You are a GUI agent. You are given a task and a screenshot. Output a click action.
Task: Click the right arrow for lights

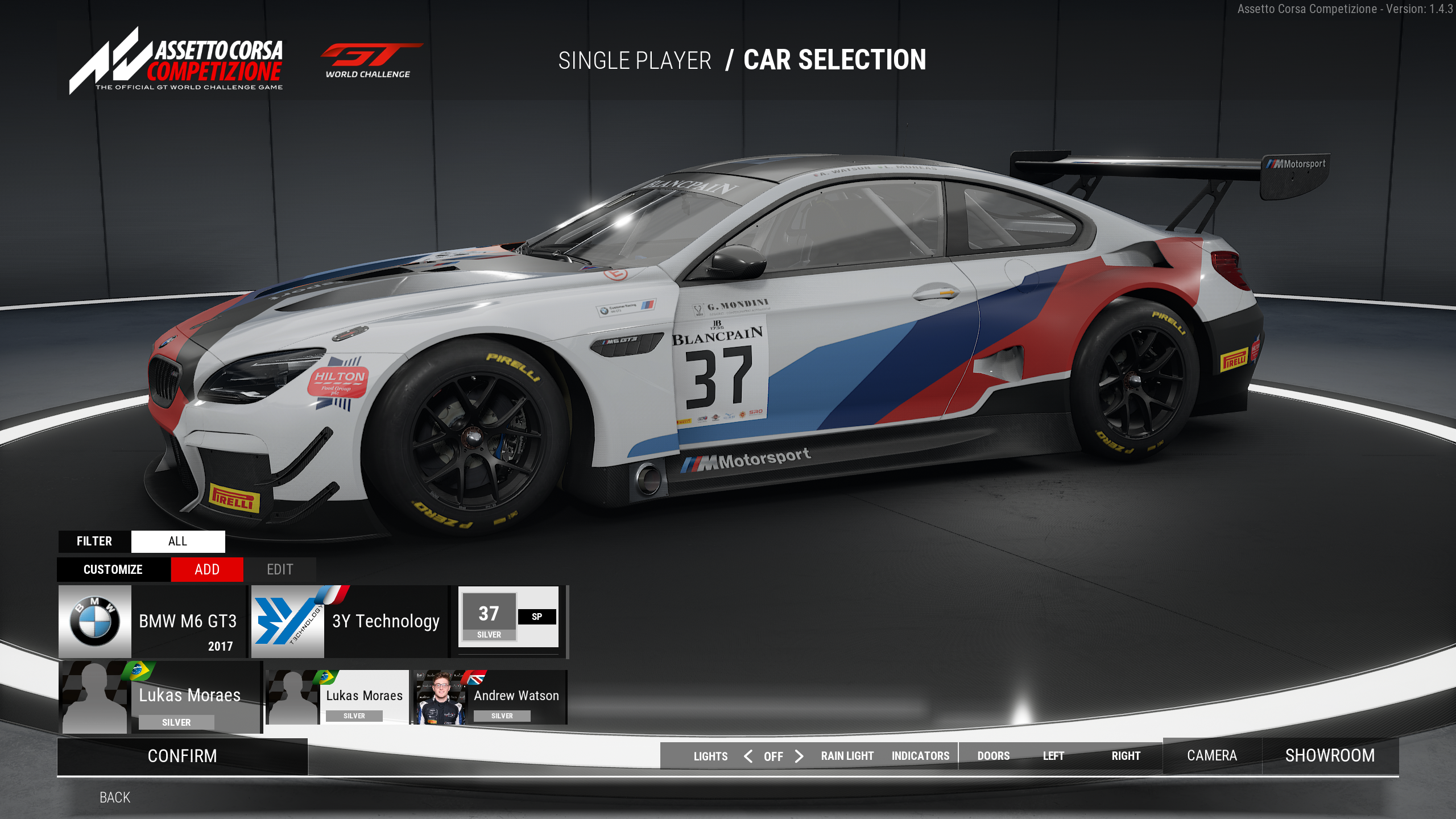[x=799, y=756]
